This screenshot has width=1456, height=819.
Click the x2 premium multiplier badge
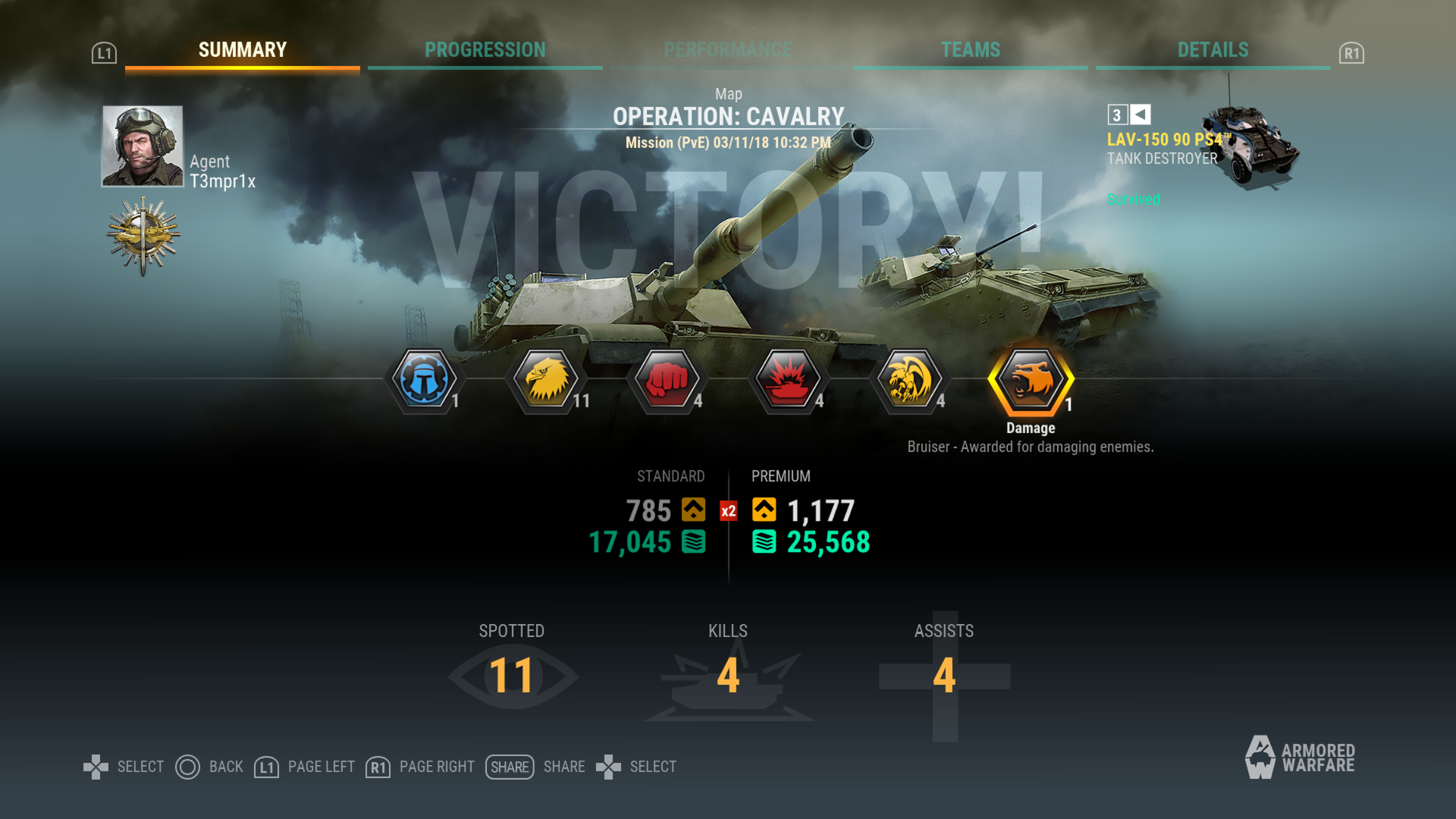coord(727,511)
